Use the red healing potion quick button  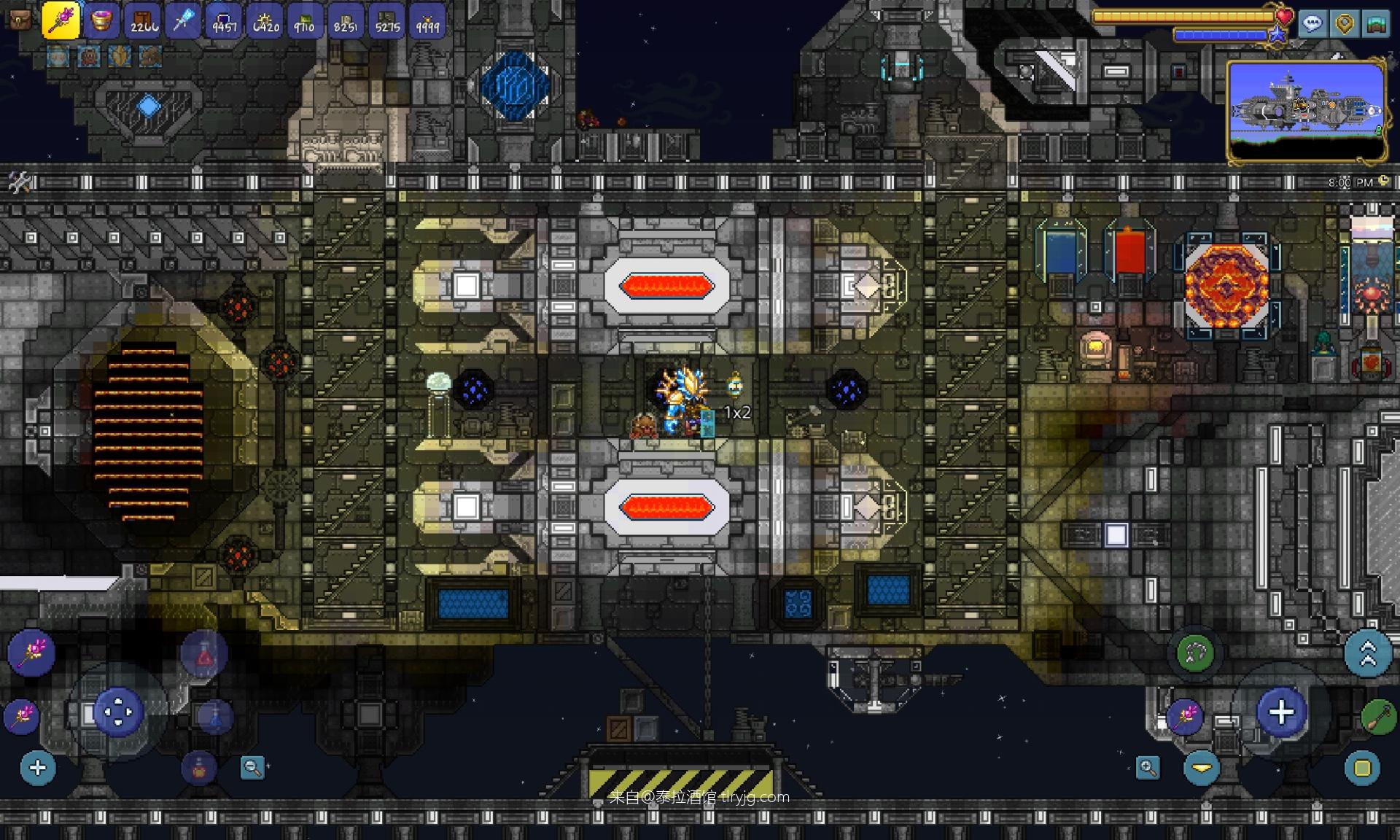pyautogui.click(x=204, y=655)
